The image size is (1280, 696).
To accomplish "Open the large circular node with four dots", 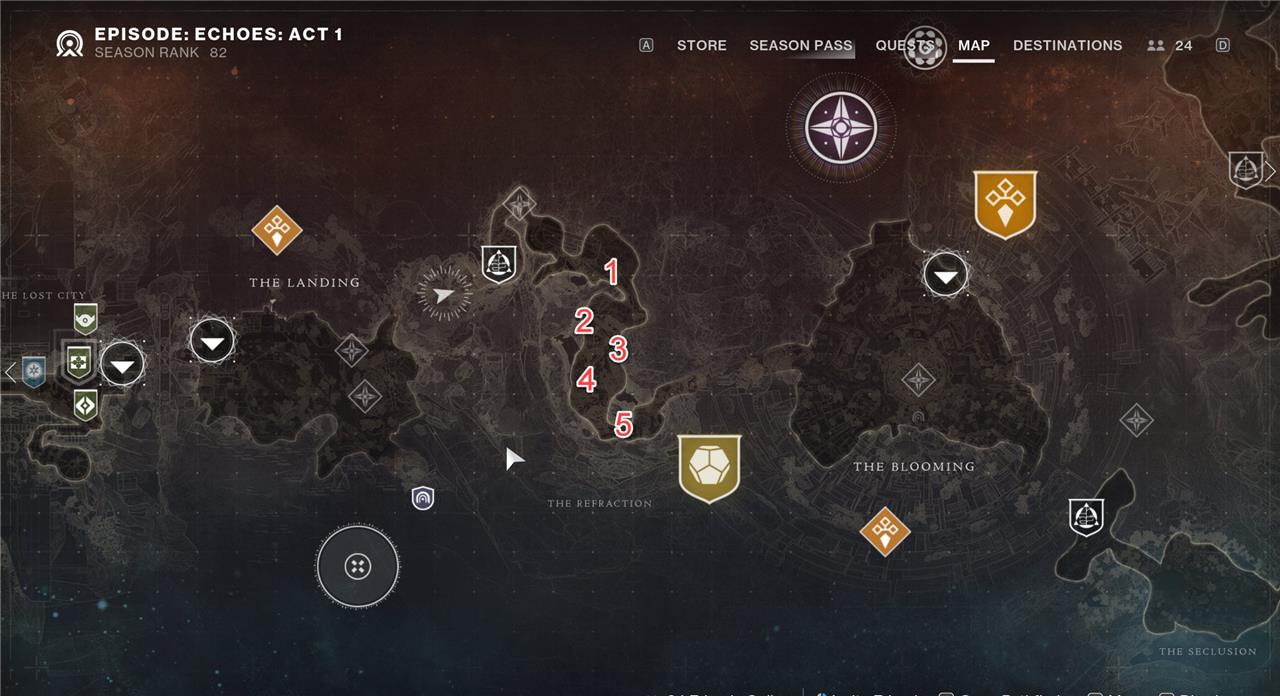I will click(x=357, y=567).
